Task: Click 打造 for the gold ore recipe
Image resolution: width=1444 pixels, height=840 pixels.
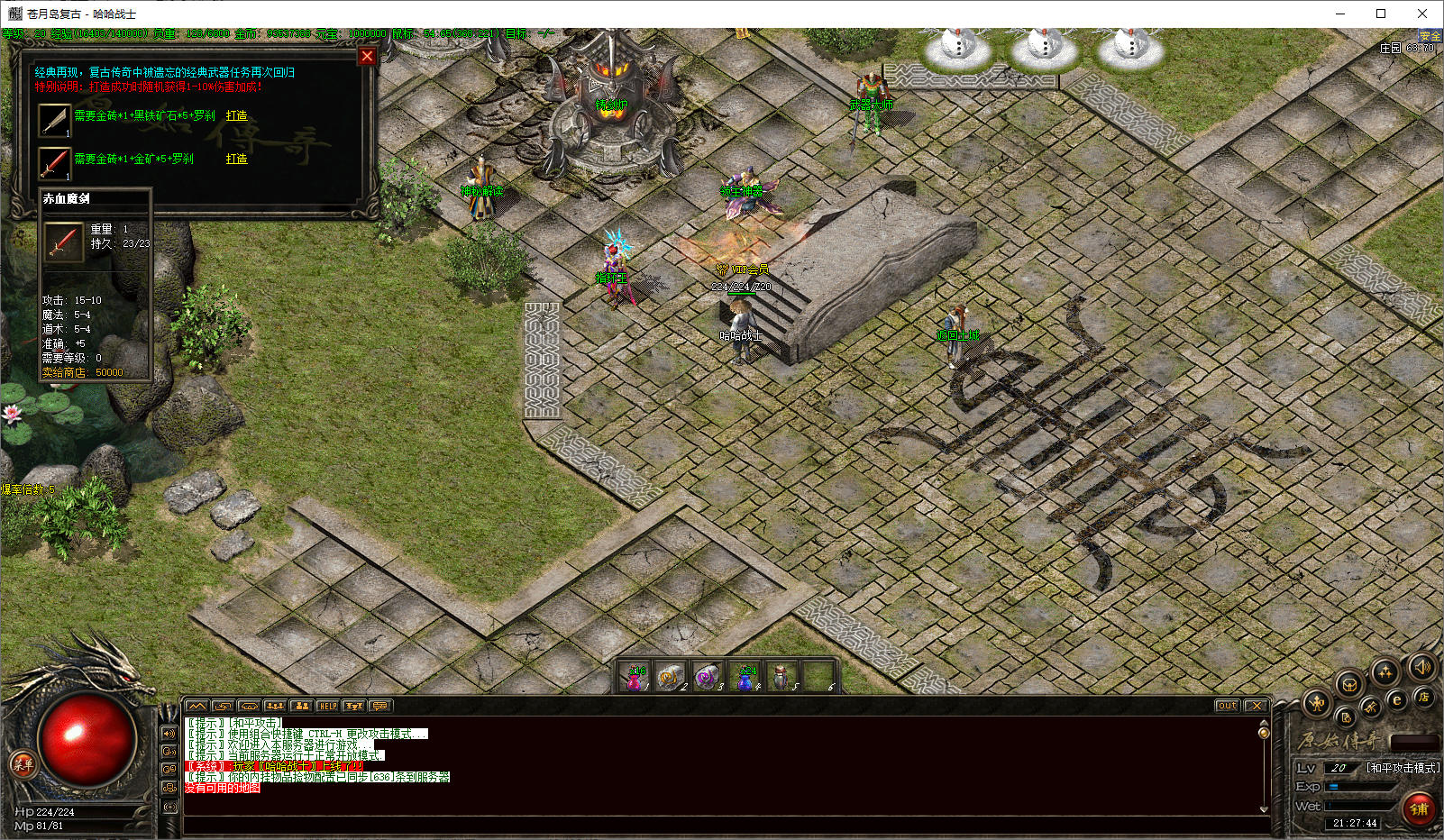Action: coord(236,159)
